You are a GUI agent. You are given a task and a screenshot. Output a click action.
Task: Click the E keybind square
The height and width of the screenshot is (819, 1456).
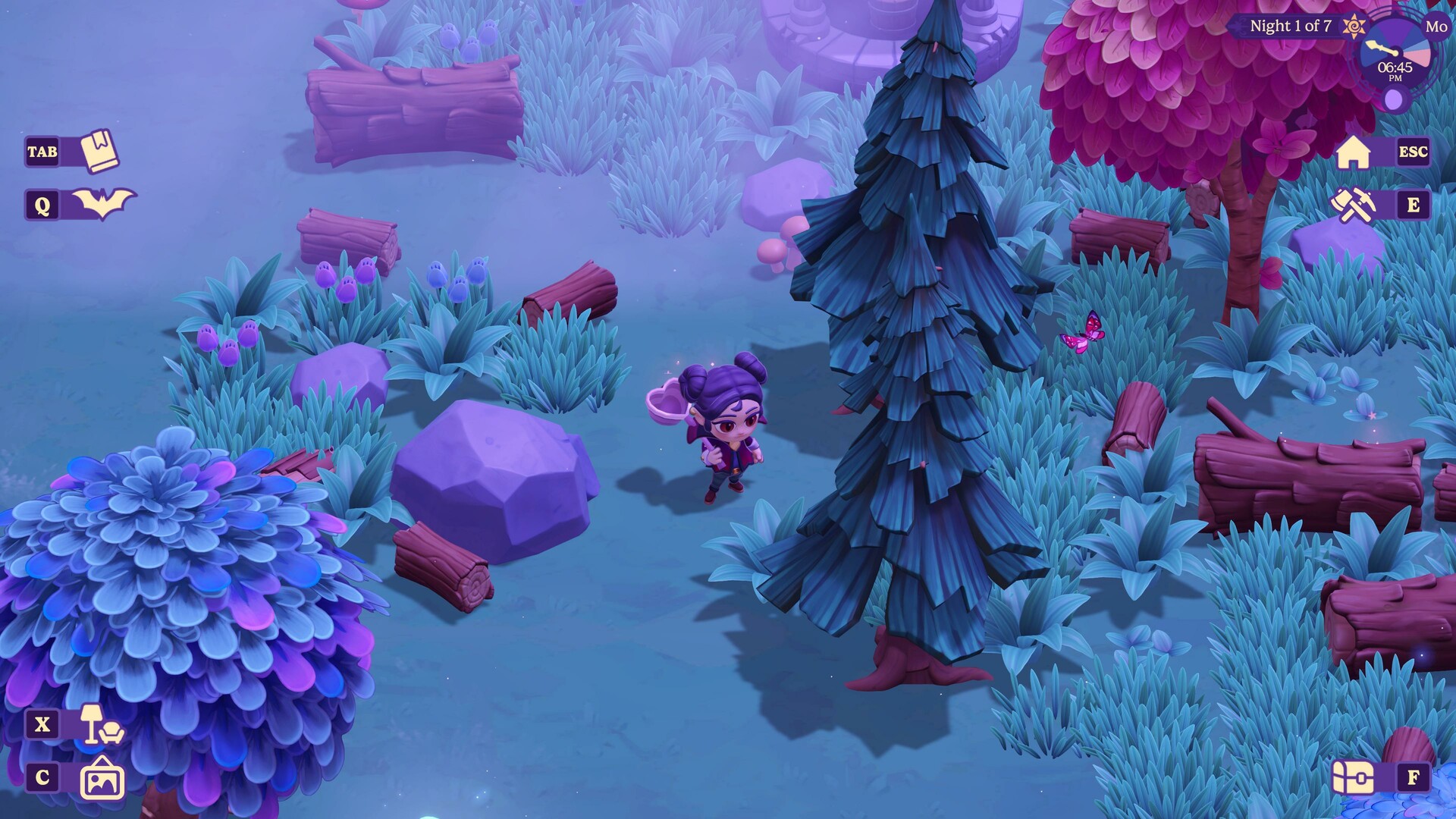point(1414,205)
